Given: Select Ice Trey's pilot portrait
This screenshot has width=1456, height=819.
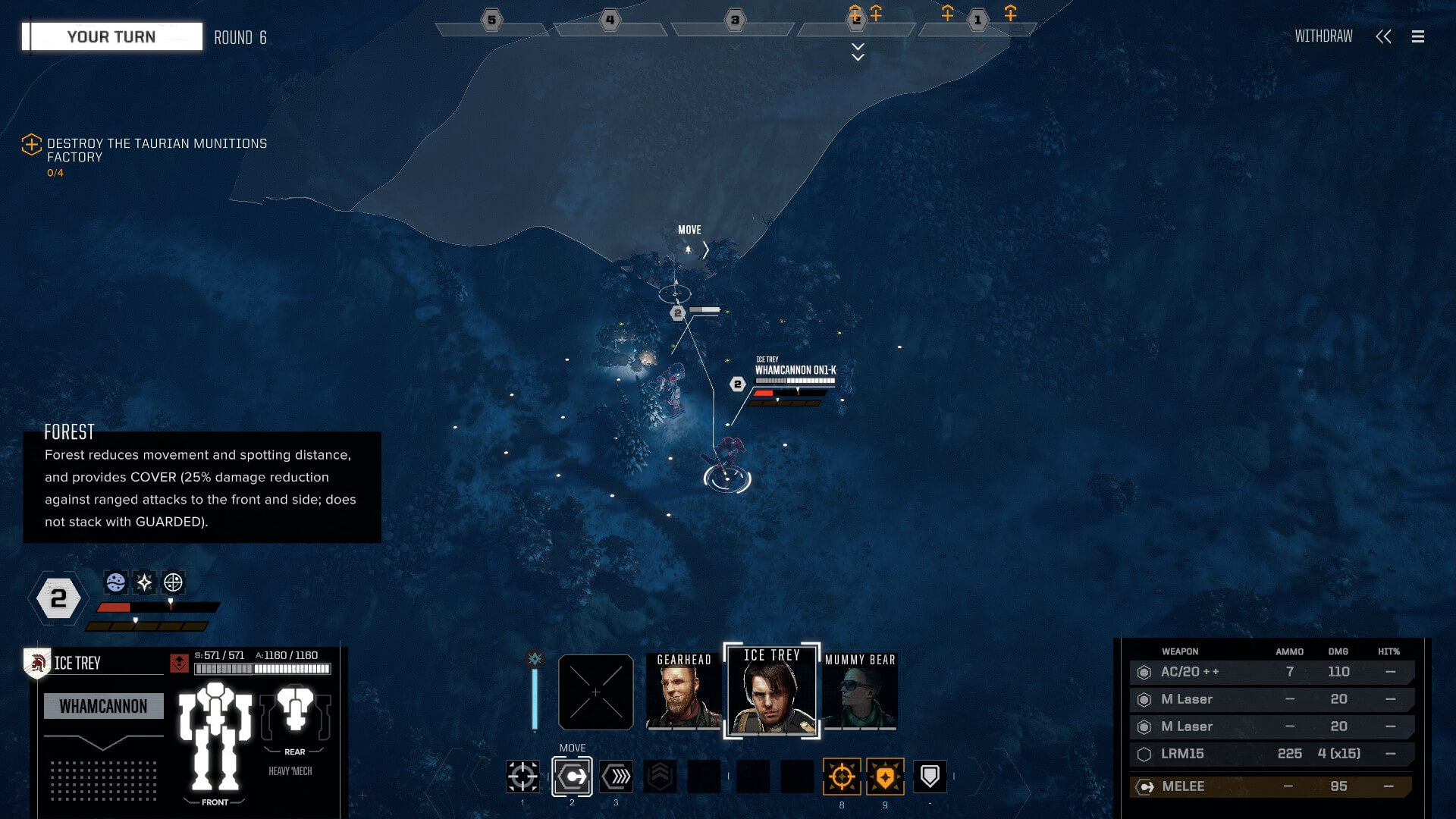Looking at the screenshot, I should point(771,692).
